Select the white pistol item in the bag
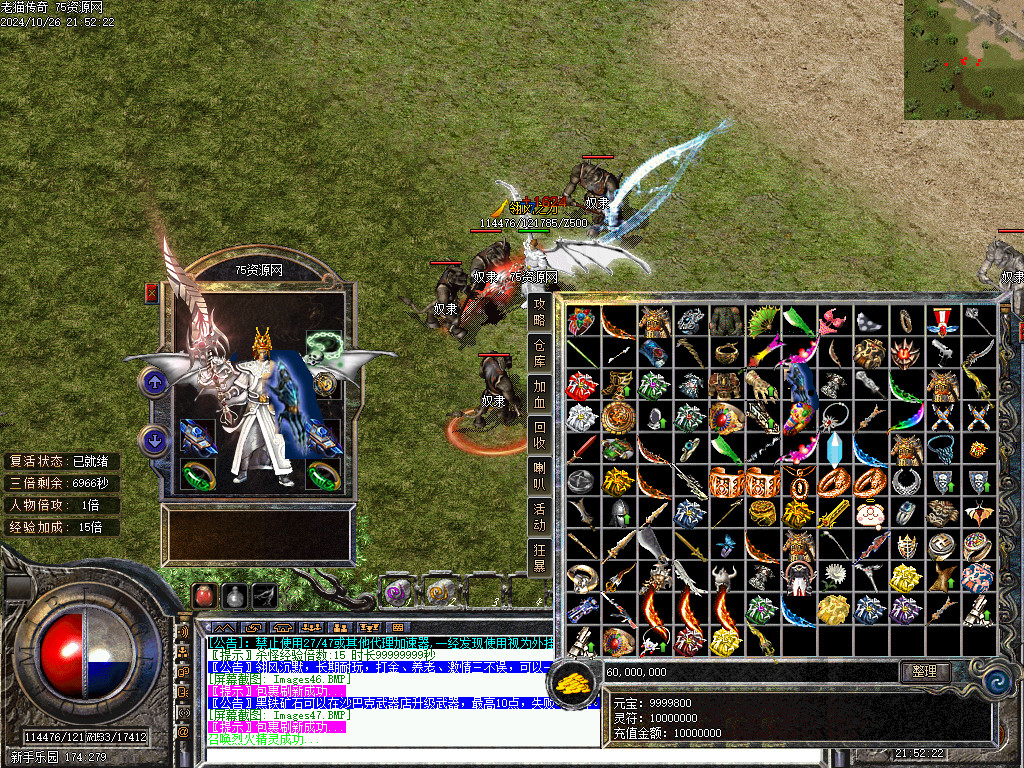1024x768 pixels. pyautogui.click(x=942, y=351)
